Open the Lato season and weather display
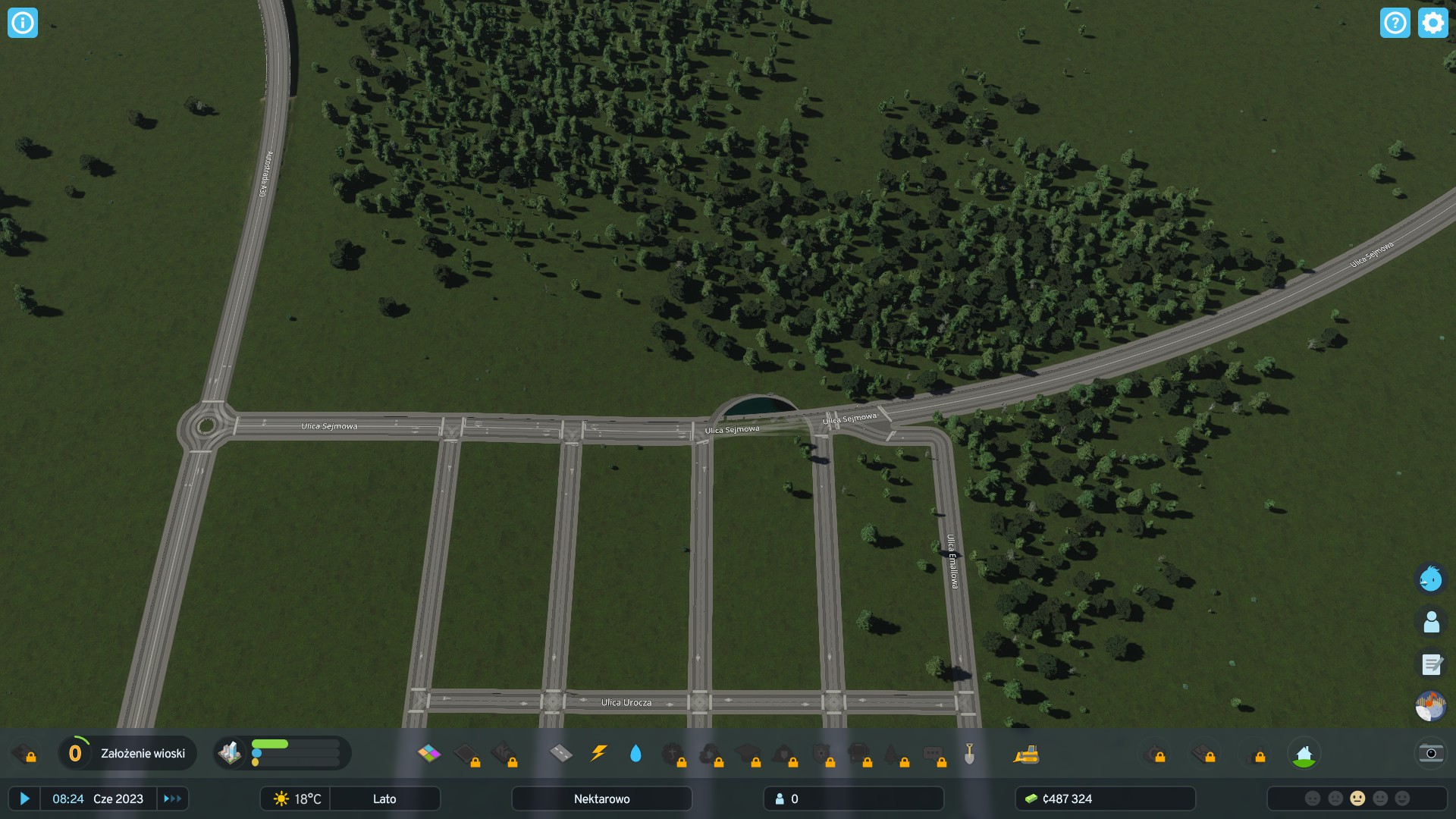The width and height of the screenshot is (1456, 819). pos(384,799)
